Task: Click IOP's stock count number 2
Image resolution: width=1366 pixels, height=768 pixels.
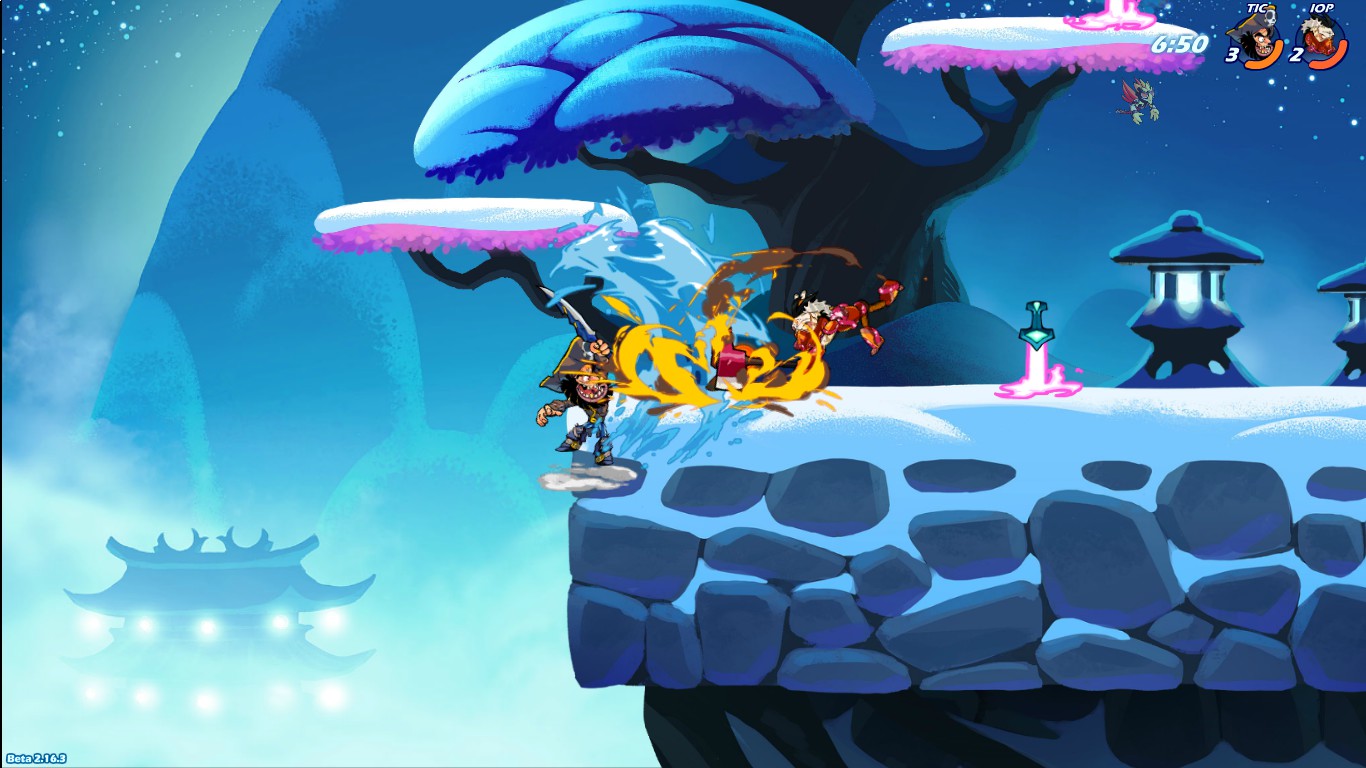Action: [1295, 53]
